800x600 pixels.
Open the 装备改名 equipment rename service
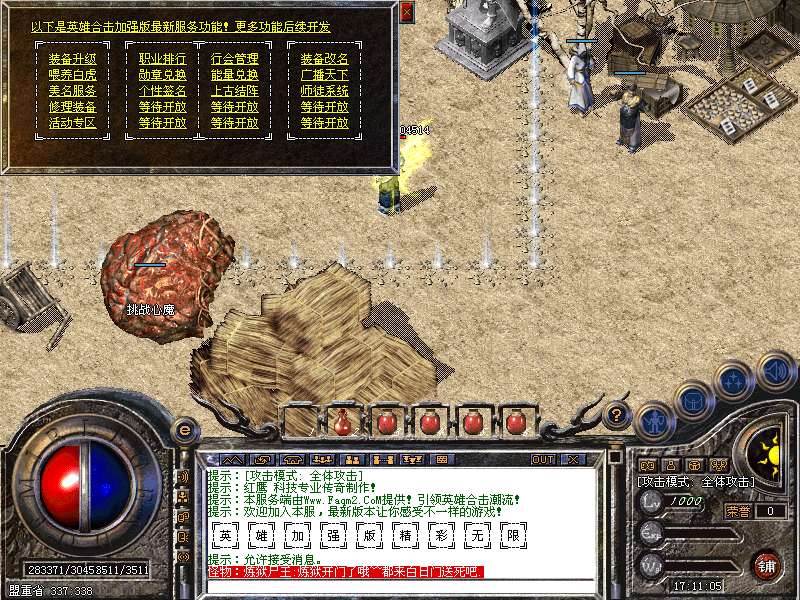(x=325, y=59)
